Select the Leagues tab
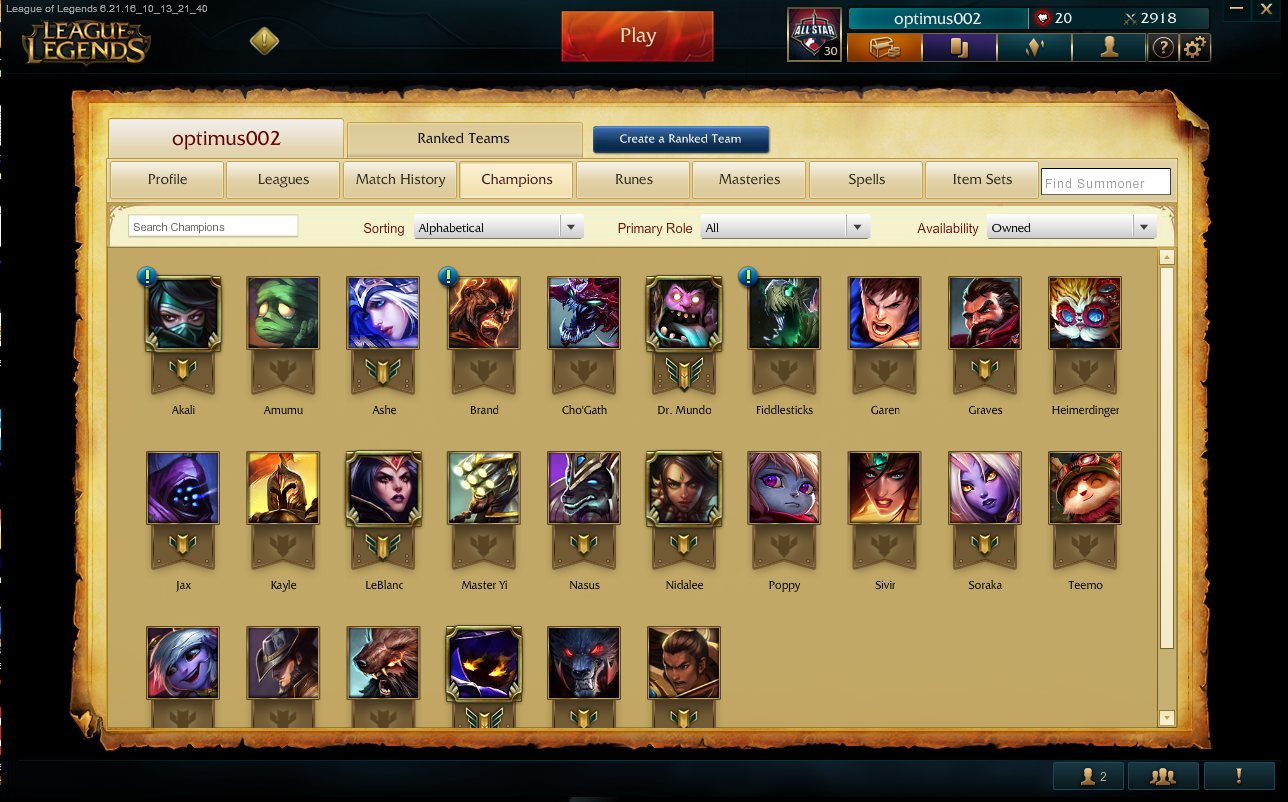This screenshot has height=802, width=1288. [283, 180]
